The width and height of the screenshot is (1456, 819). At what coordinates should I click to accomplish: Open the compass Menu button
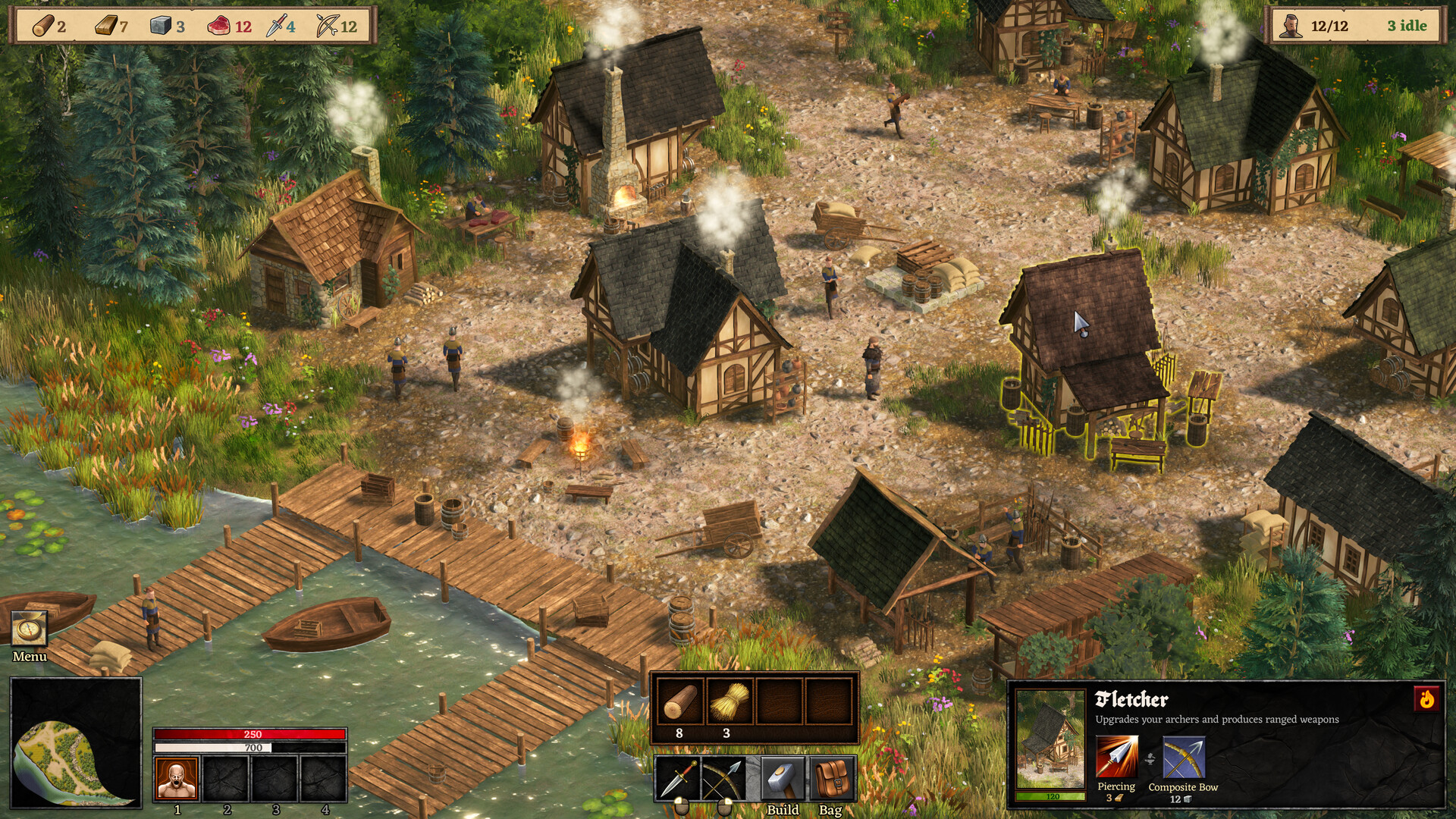click(x=30, y=629)
